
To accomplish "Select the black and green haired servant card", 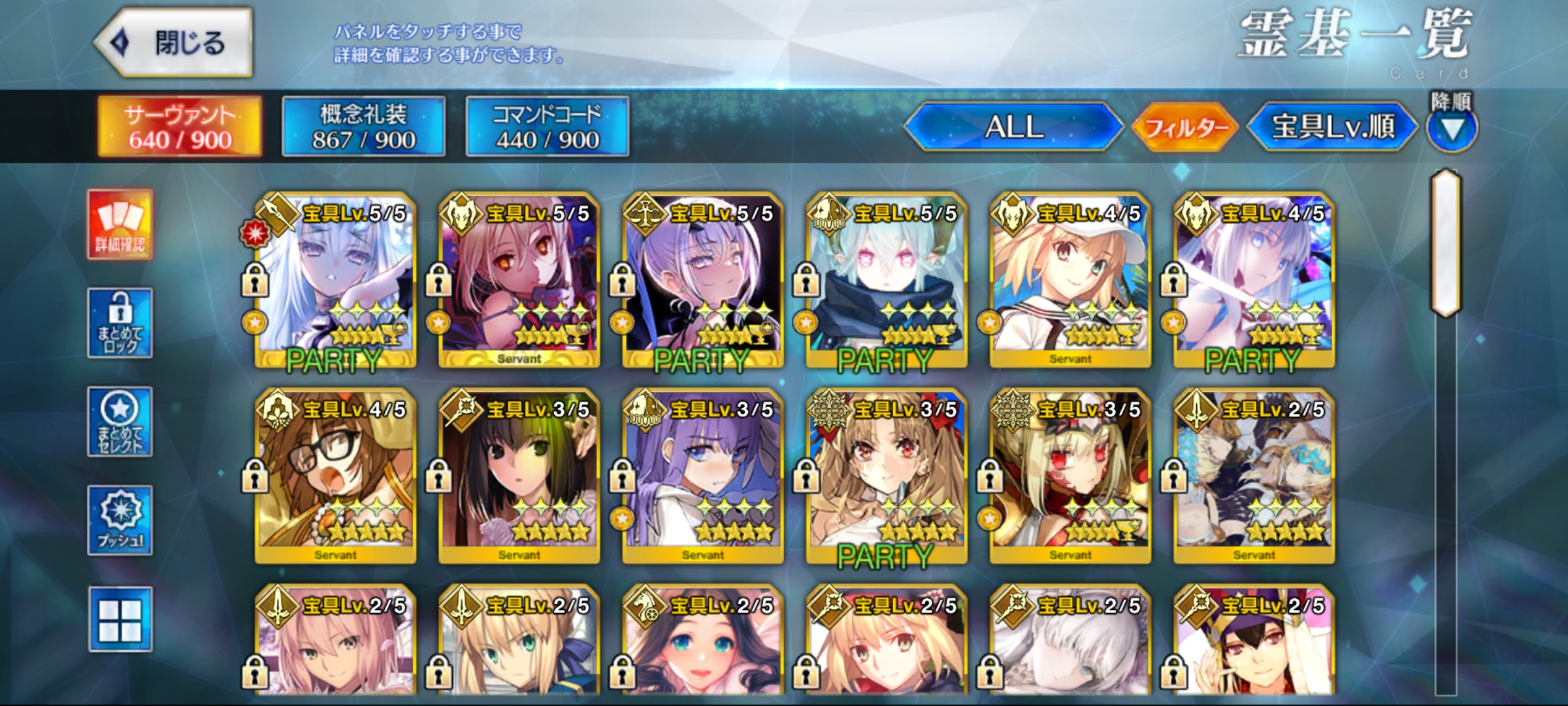I will point(519,477).
